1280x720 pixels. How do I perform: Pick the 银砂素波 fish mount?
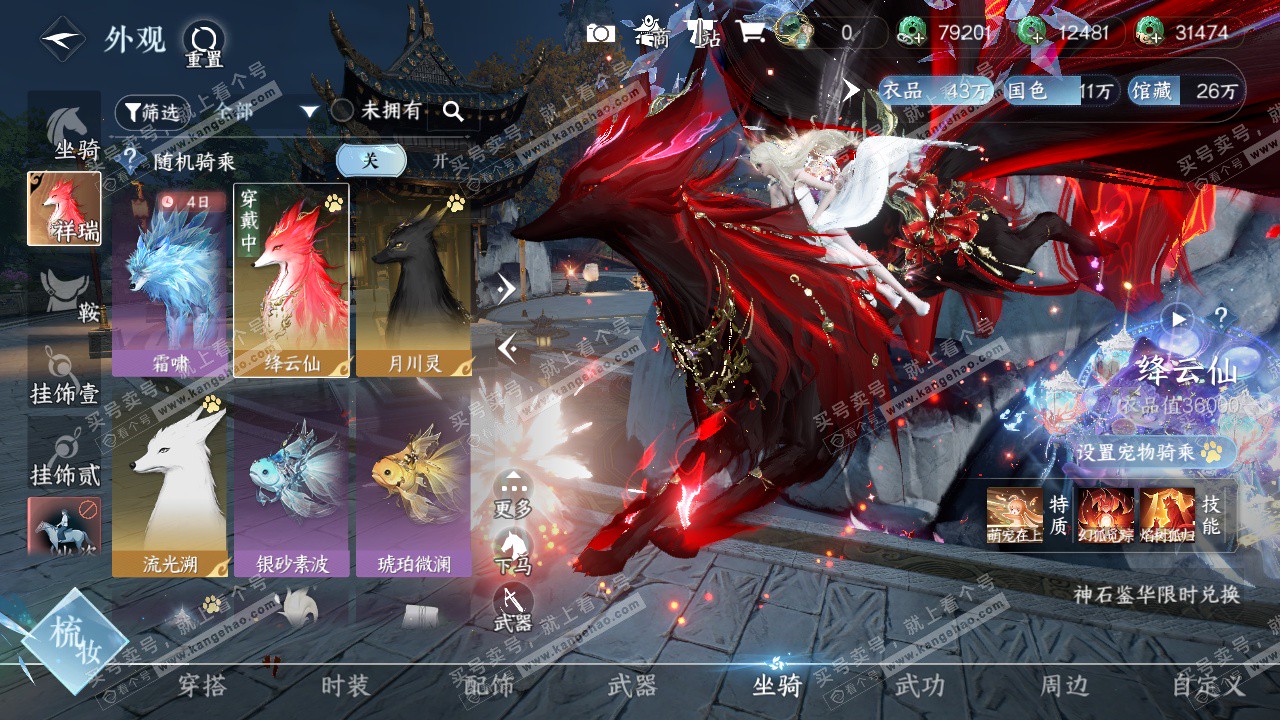tap(291, 482)
